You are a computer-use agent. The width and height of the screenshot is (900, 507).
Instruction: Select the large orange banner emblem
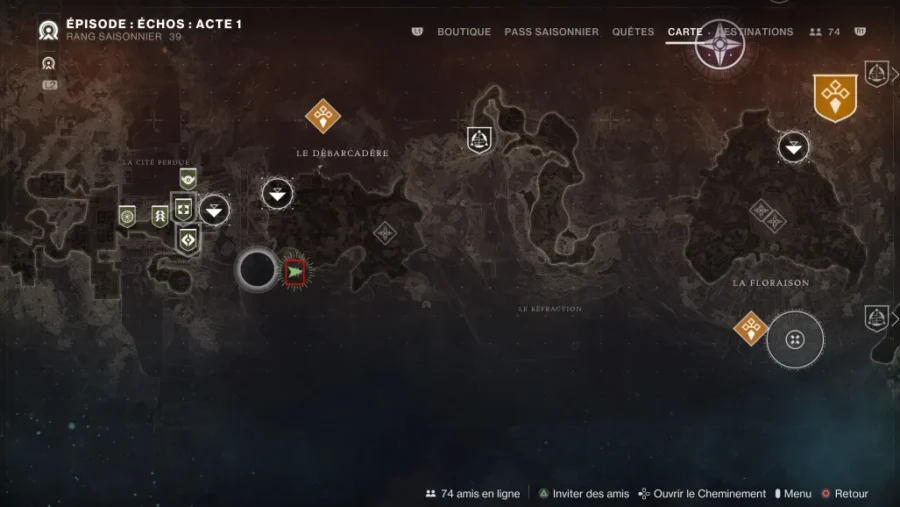(835, 97)
